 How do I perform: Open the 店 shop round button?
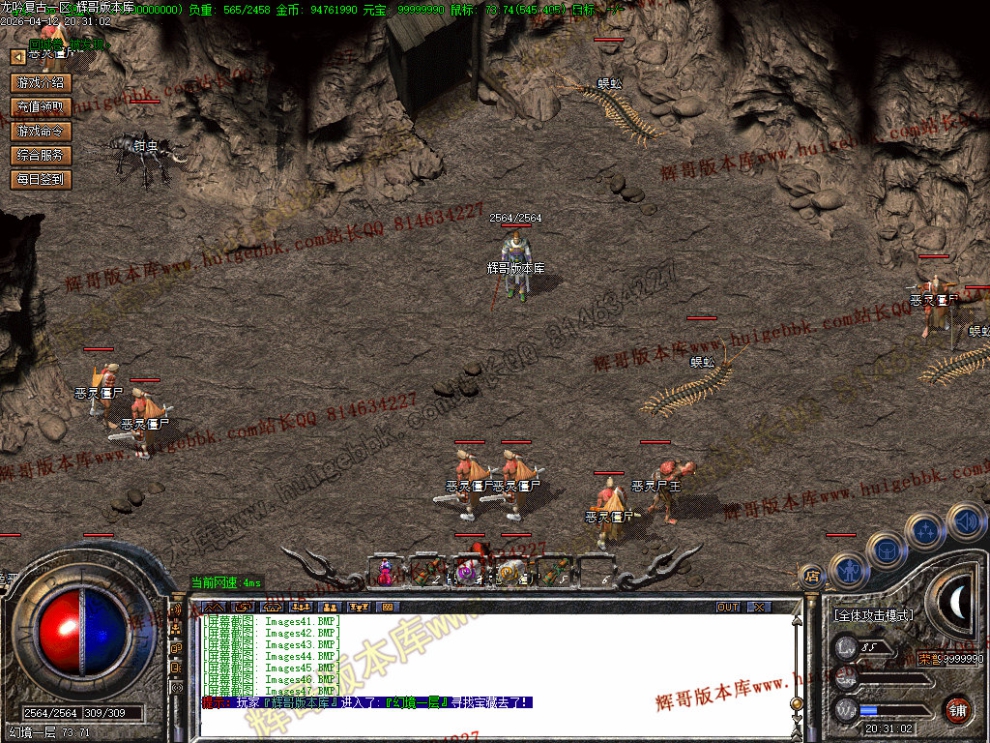tap(812, 576)
